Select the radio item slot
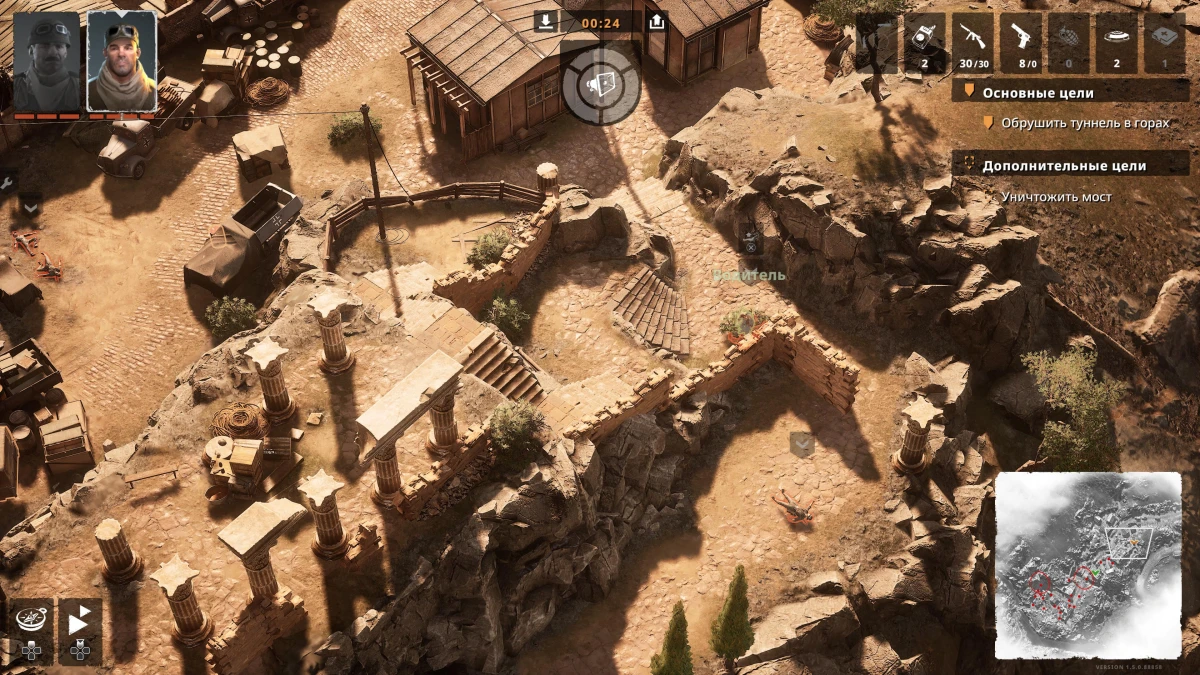Viewport: 1200px width, 675px height. (924, 44)
